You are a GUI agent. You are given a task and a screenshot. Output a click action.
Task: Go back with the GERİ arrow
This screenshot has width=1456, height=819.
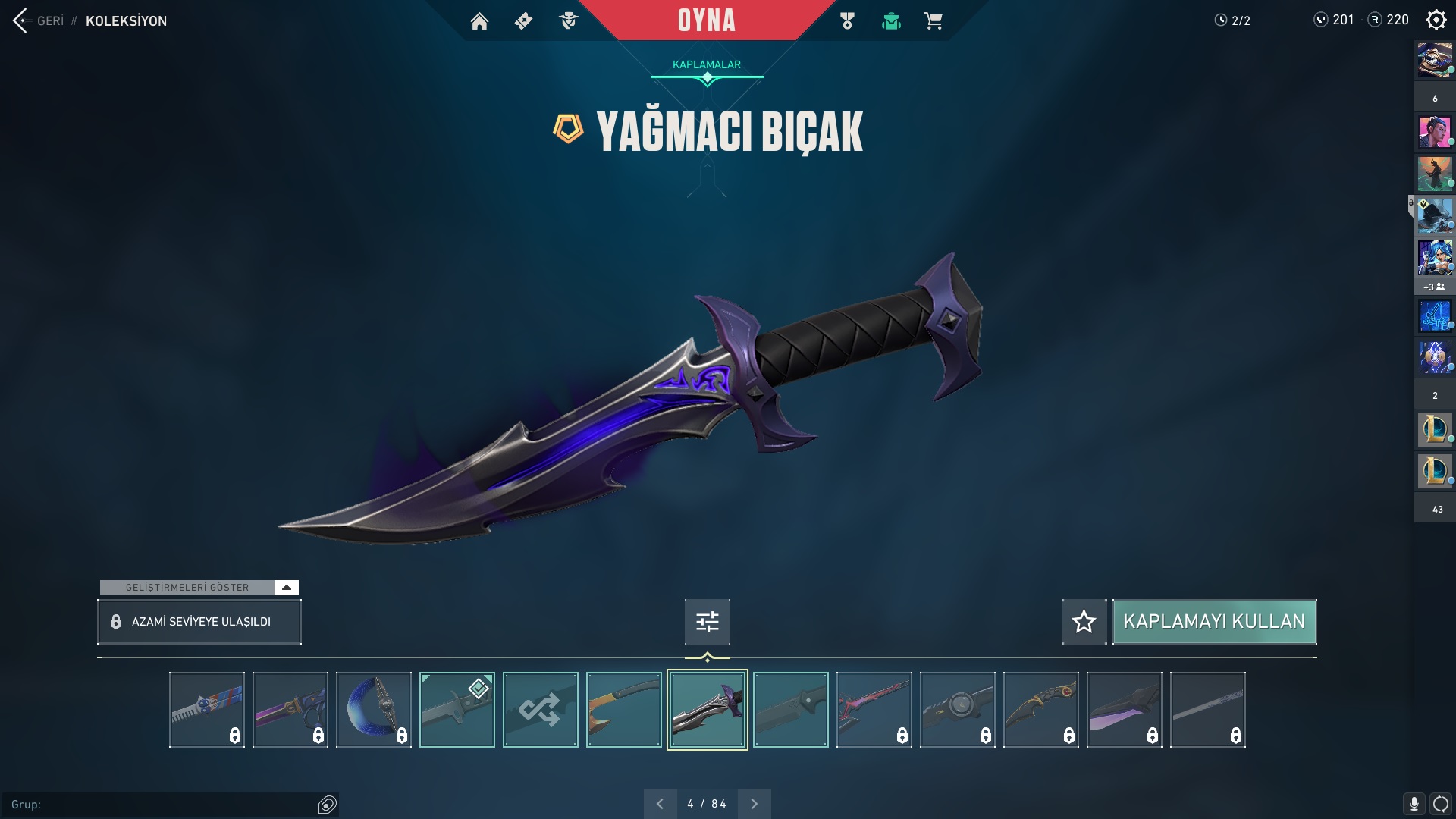19,20
